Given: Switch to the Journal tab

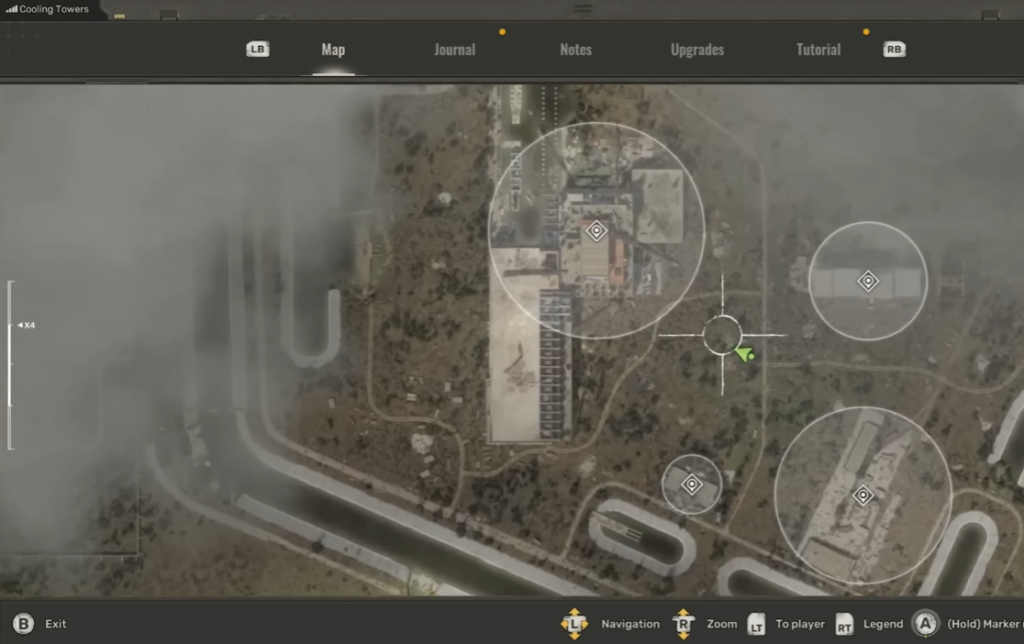Looking at the screenshot, I should point(454,50).
